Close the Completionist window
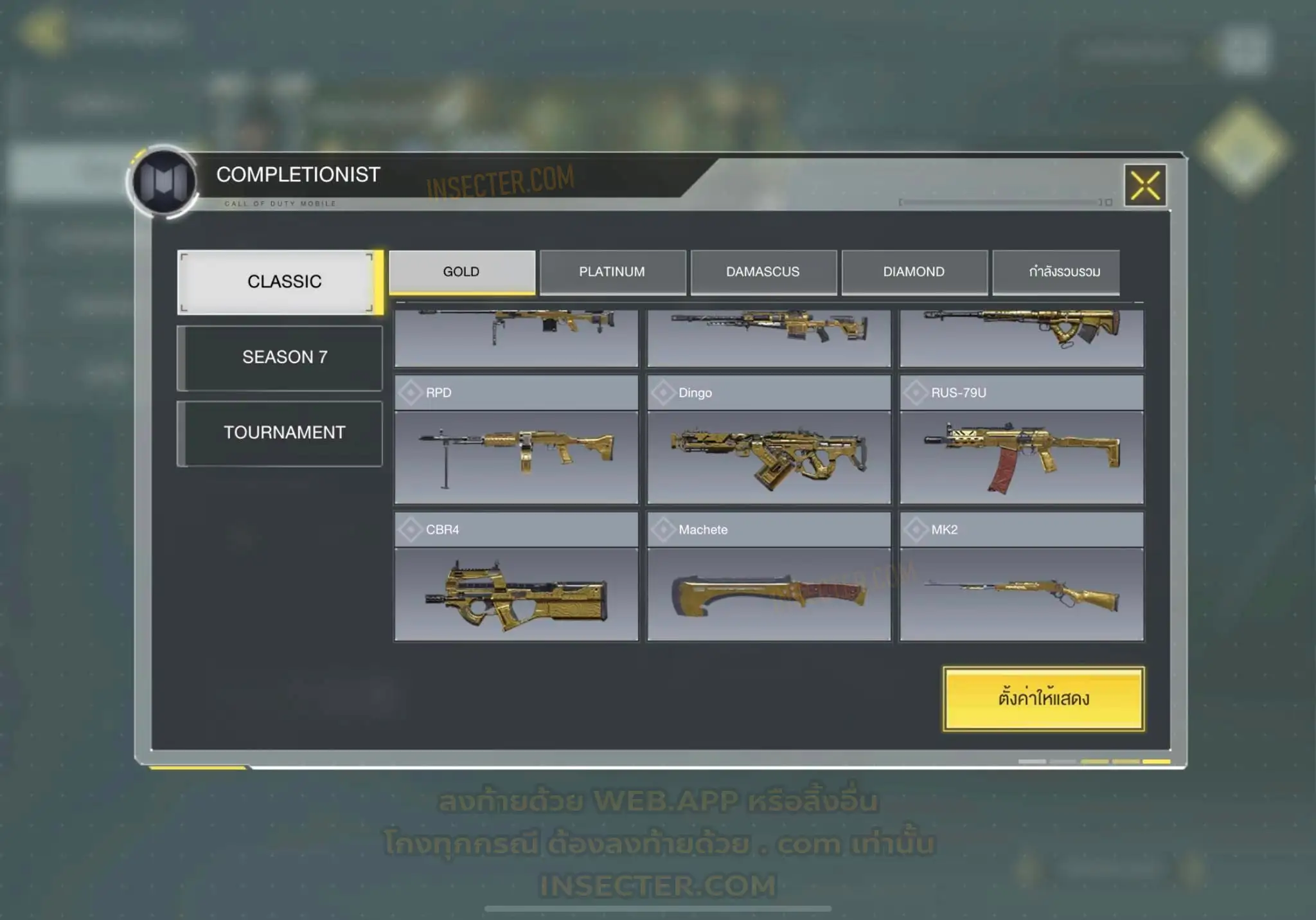 point(1145,186)
